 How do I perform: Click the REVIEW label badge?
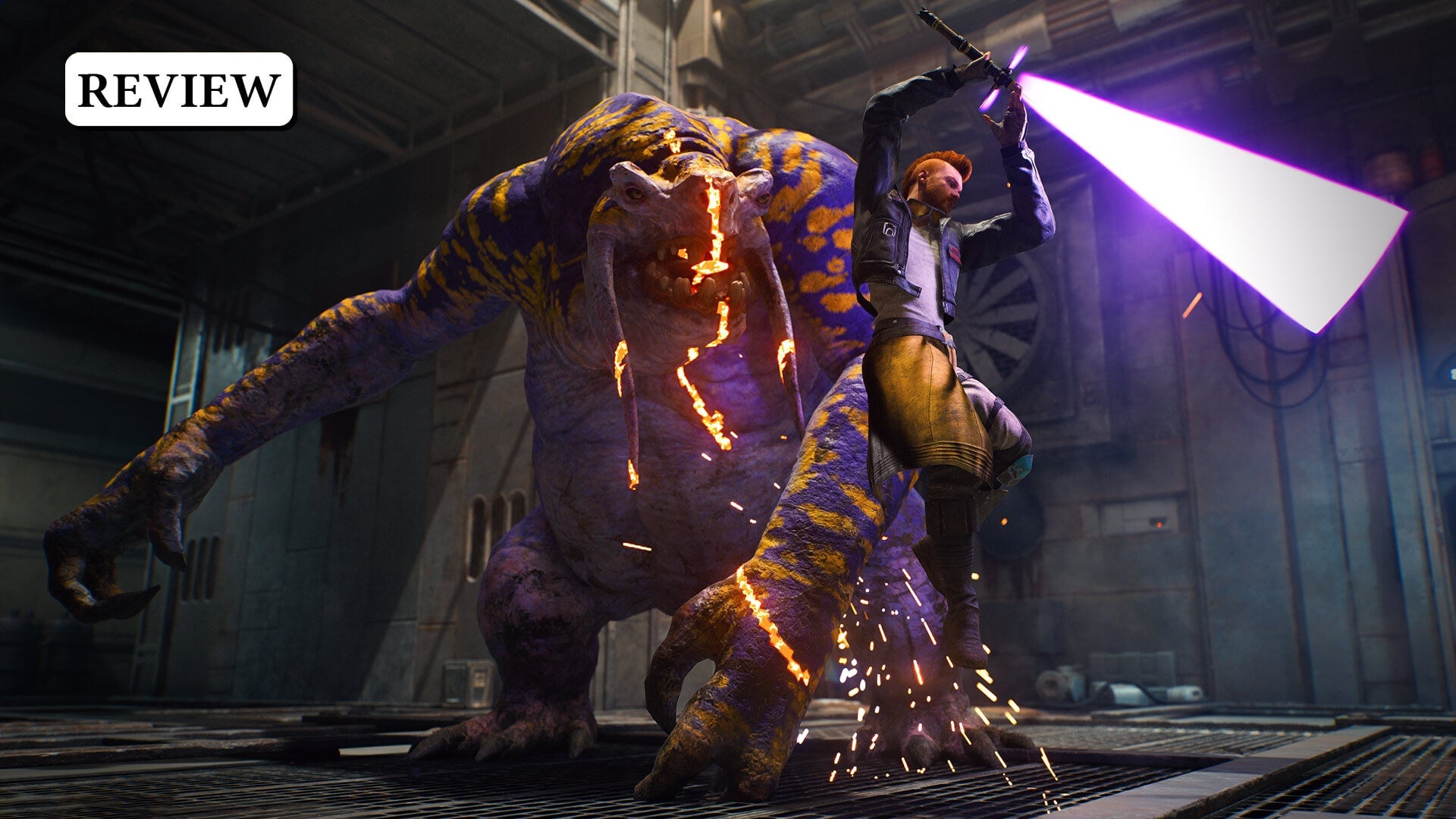179,89
